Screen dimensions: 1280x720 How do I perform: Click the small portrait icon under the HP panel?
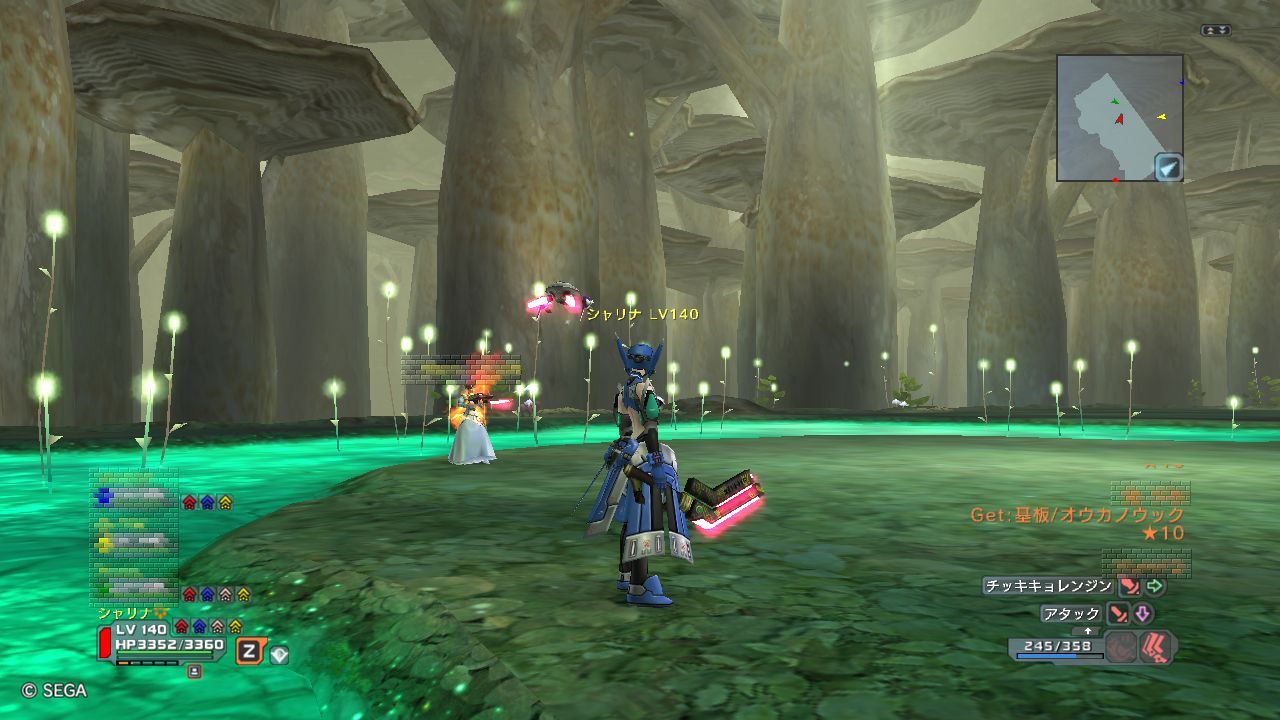194,672
